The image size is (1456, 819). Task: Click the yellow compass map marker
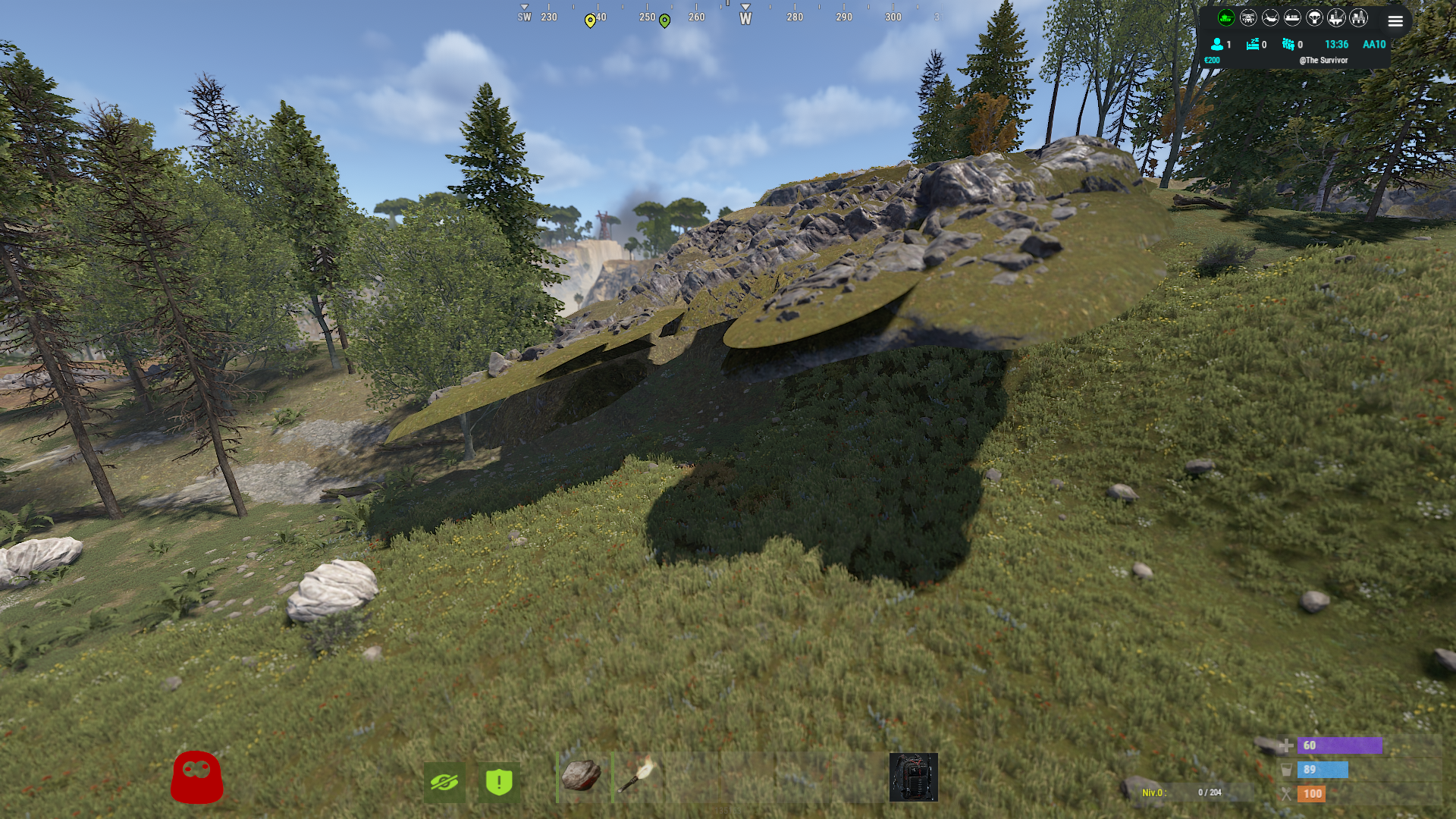590,20
